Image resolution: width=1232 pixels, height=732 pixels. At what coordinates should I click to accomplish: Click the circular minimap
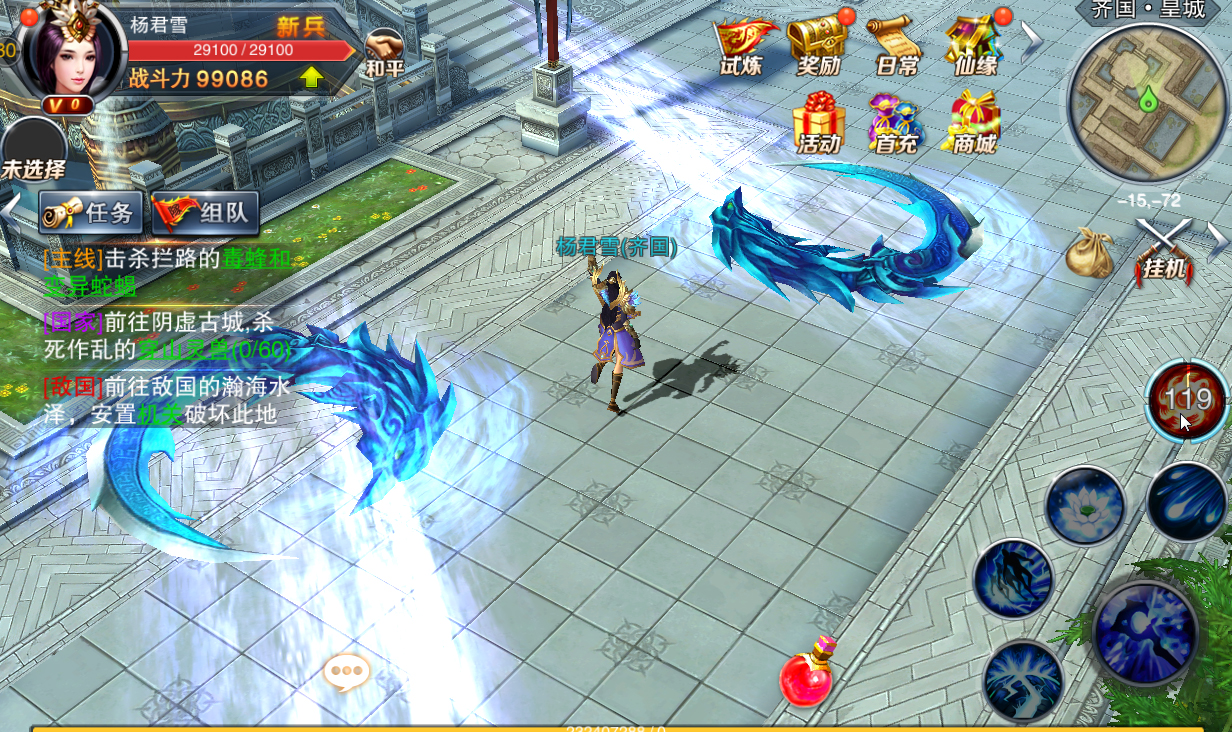pyautogui.click(x=1146, y=104)
